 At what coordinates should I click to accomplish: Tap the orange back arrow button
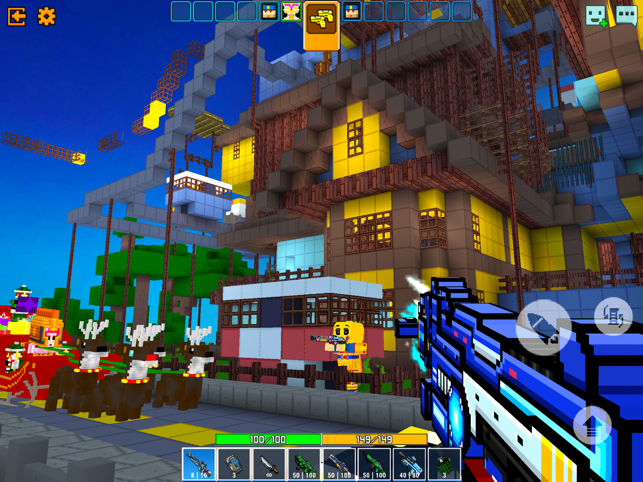(17, 16)
